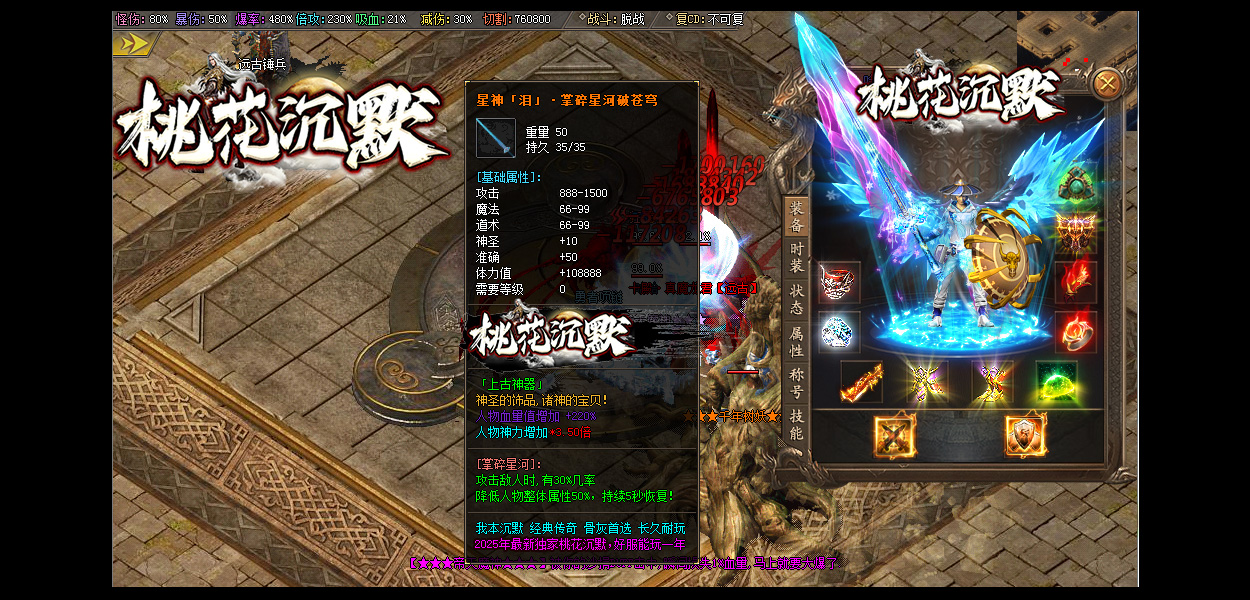This screenshot has width=1250, height=600.
Task: Open the 称号 titles tab
Action: 796,382
